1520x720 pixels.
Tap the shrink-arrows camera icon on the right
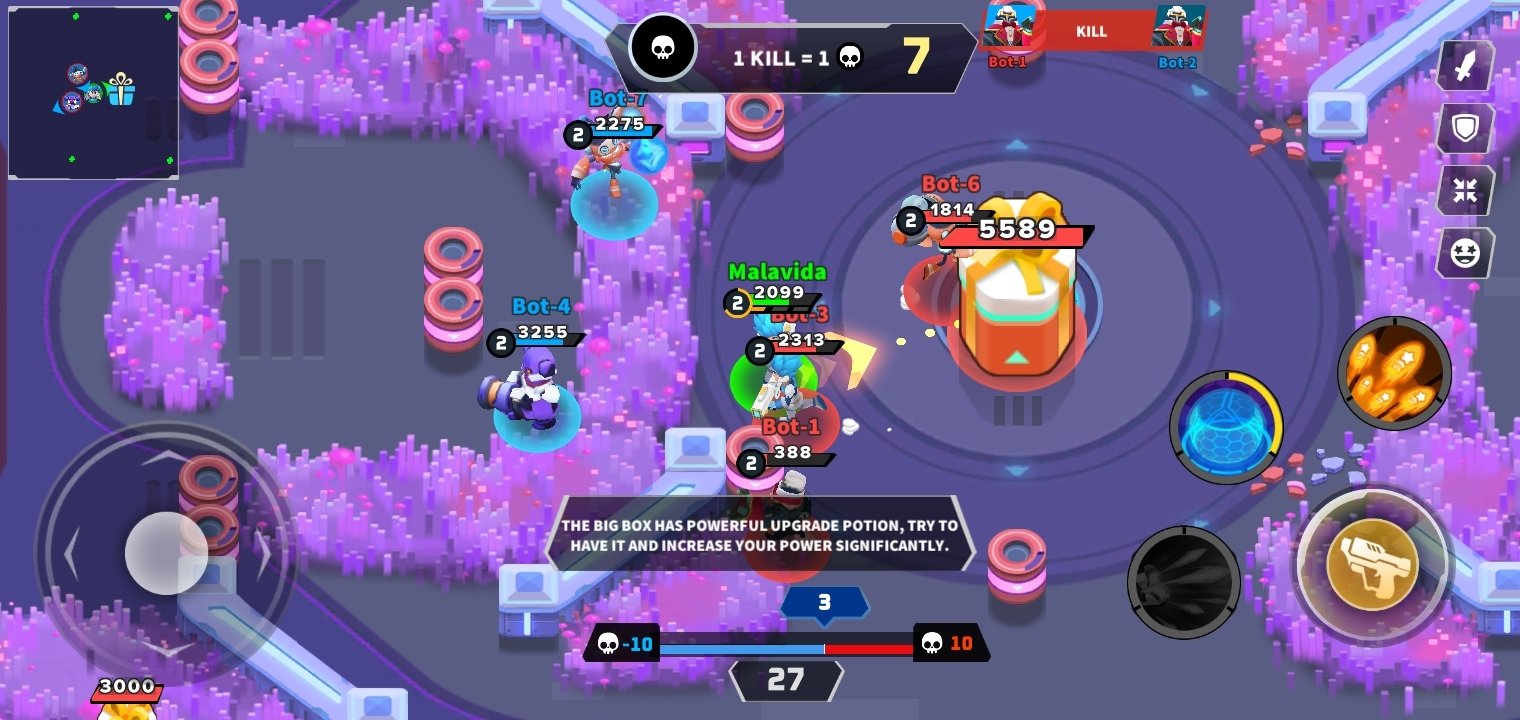point(1464,191)
